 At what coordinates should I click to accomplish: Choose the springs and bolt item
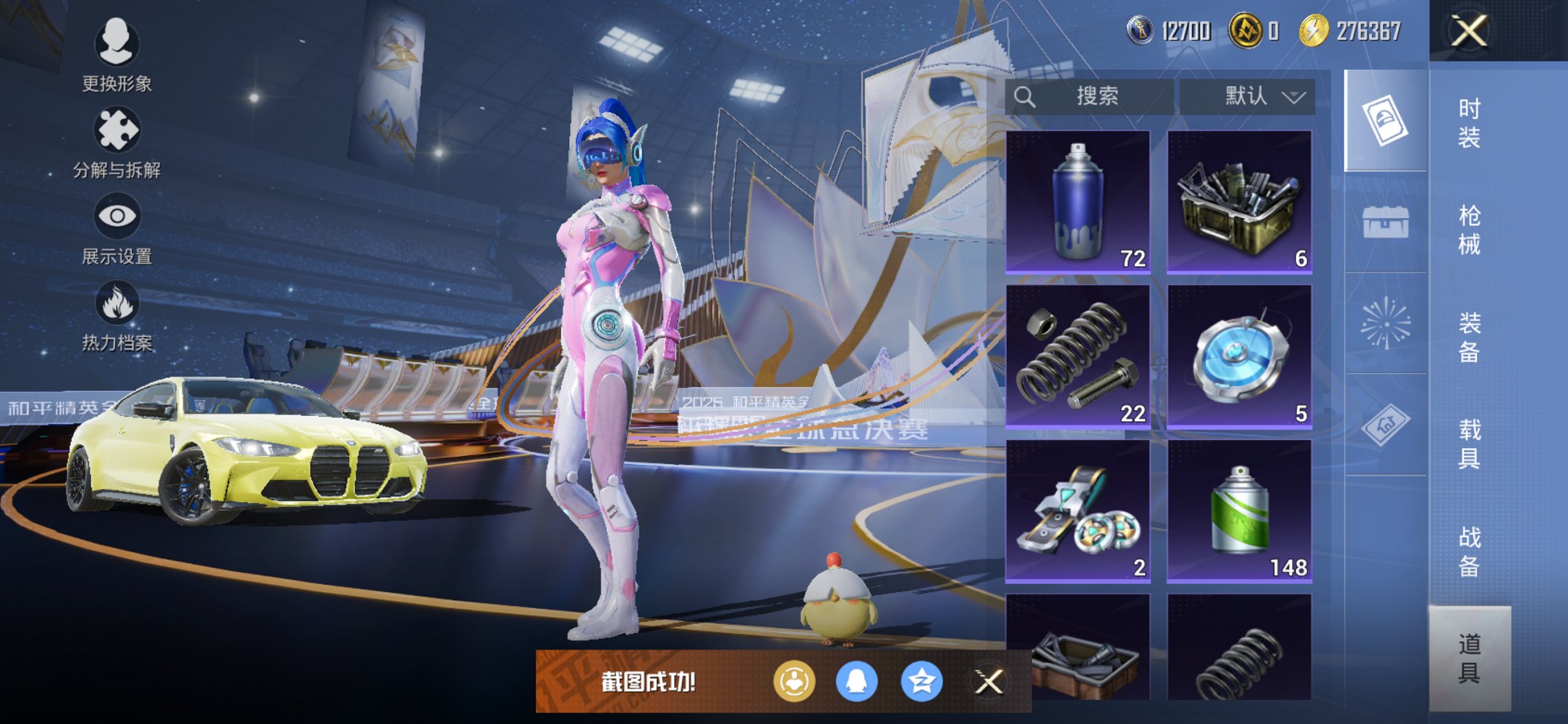(x=1078, y=356)
